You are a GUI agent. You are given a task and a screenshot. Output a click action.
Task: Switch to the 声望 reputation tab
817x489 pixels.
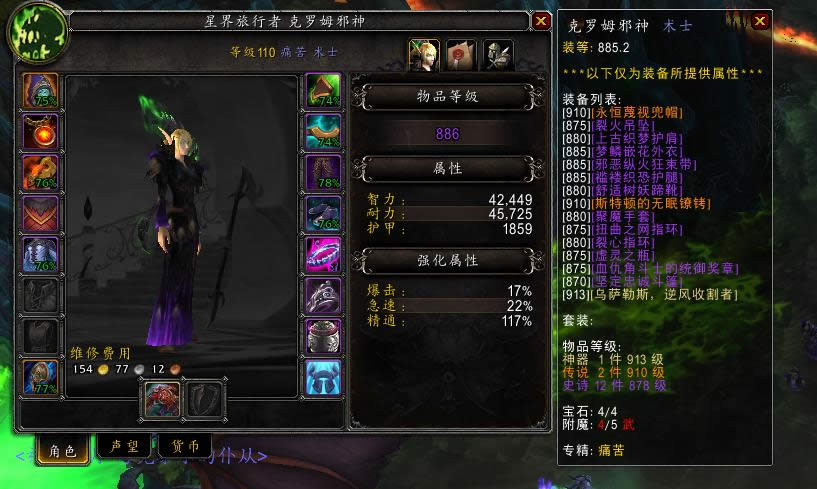point(122,448)
